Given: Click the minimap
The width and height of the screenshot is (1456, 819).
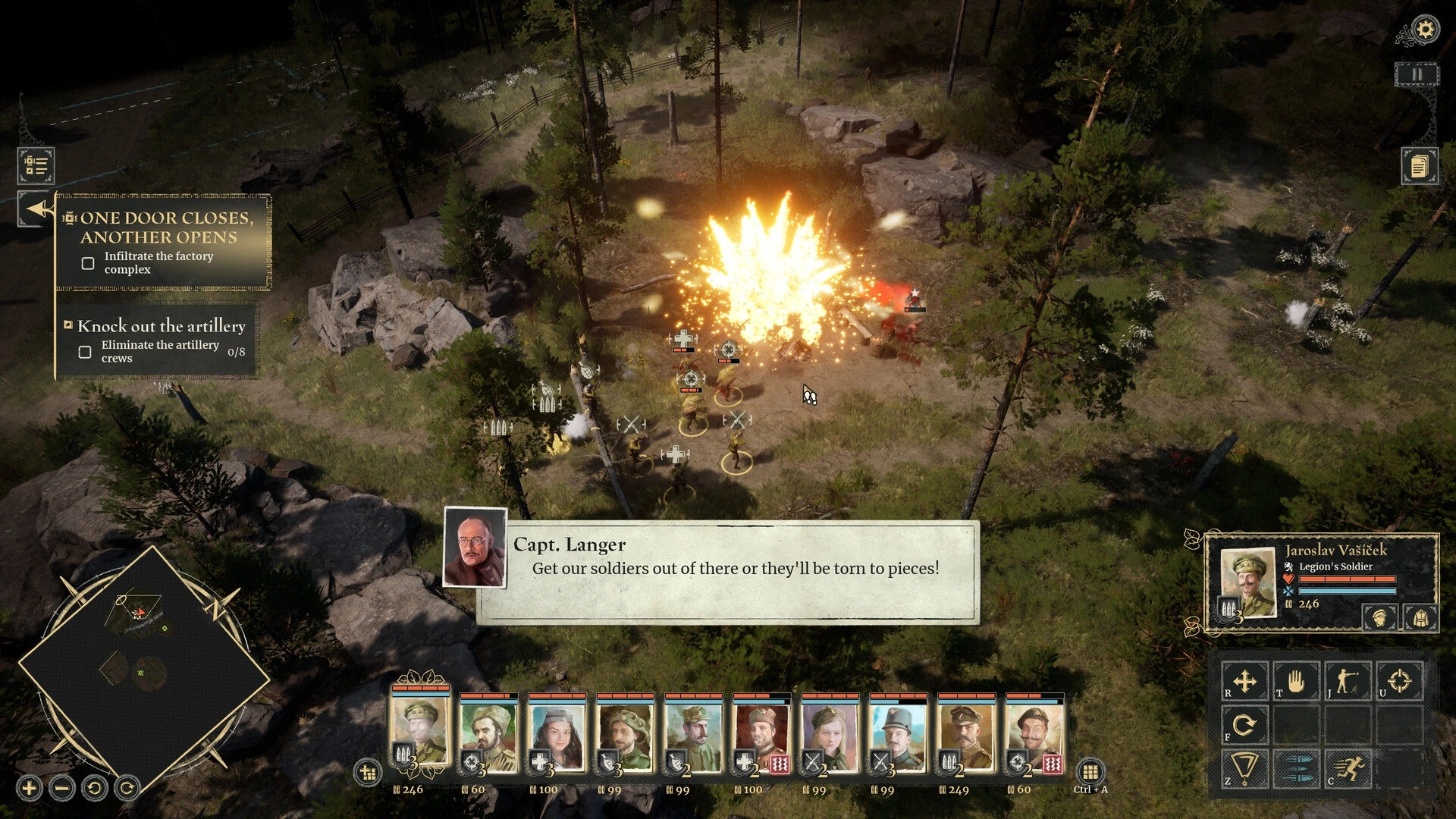Looking at the screenshot, I should pyautogui.click(x=144, y=667).
